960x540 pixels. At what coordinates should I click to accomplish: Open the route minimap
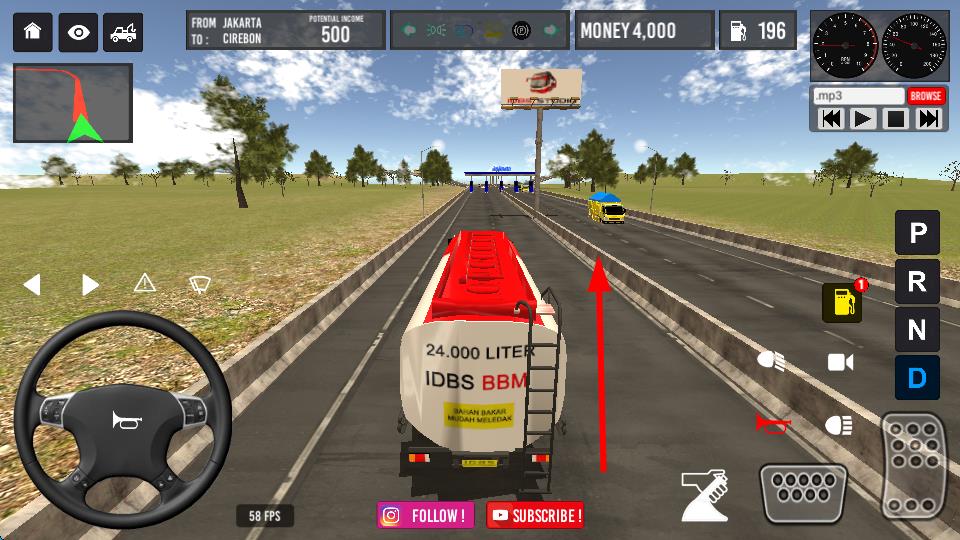coord(72,103)
